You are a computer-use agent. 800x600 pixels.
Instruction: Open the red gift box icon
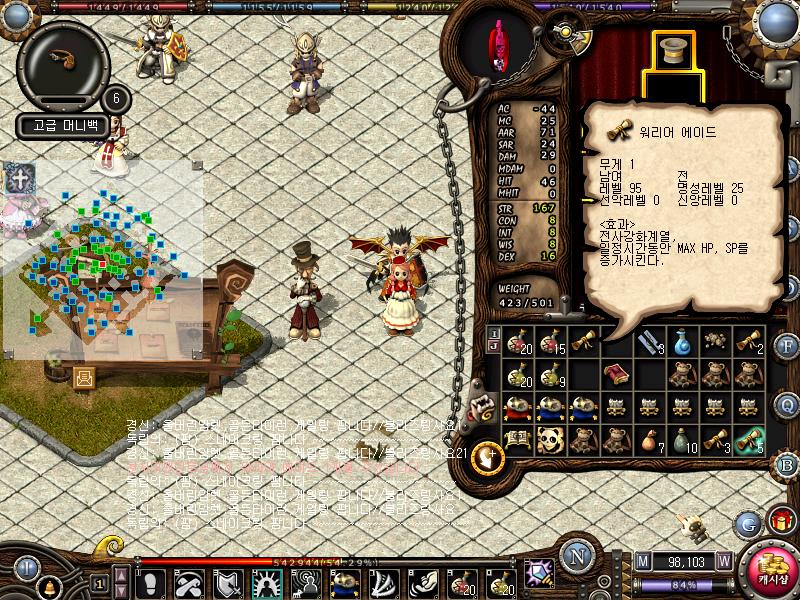781,521
